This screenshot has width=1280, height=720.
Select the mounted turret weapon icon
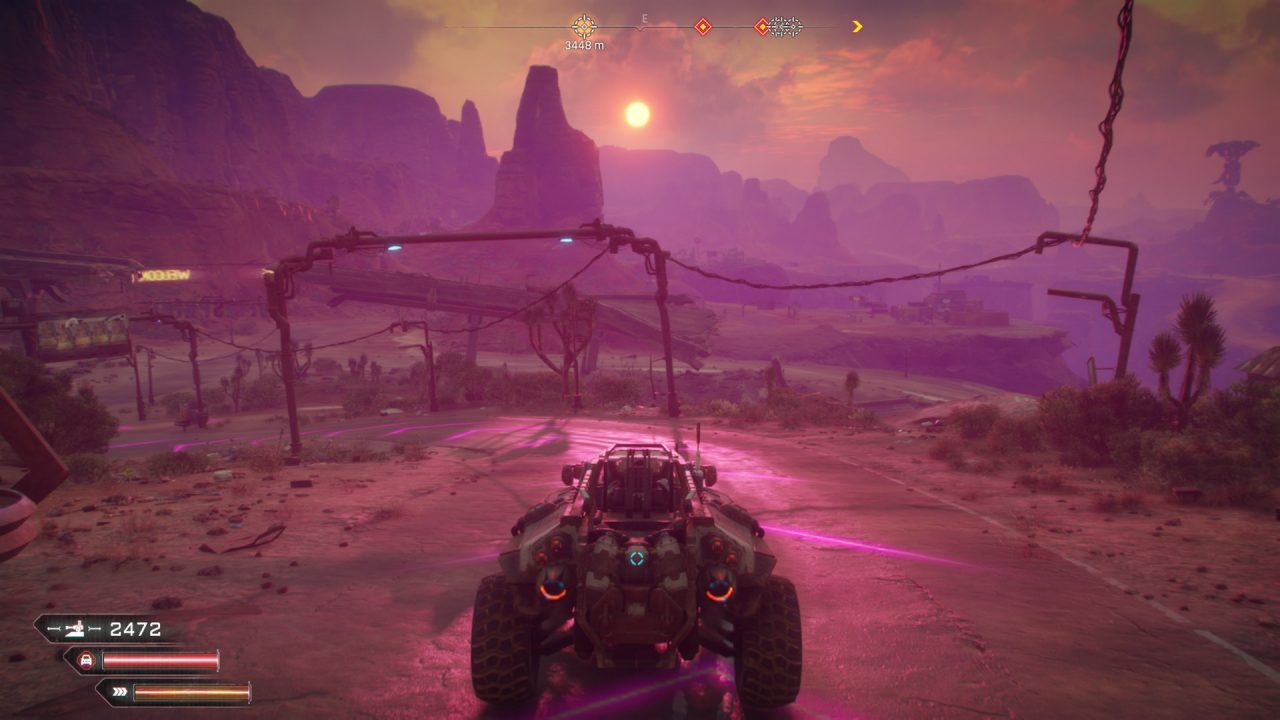pyautogui.click(x=74, y=629)
